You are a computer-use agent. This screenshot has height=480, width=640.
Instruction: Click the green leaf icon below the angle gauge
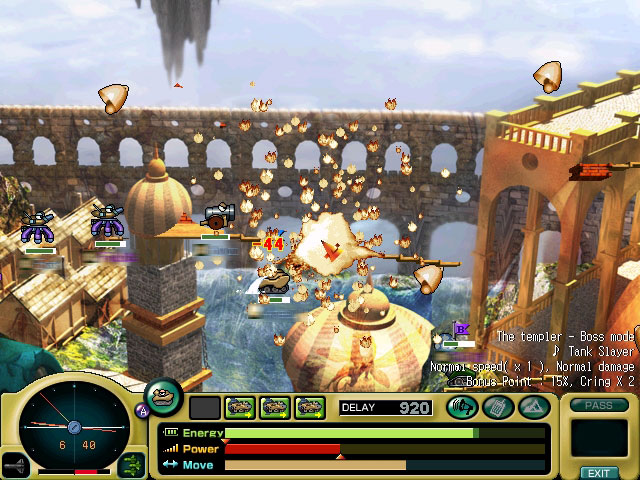(x=131, y=464)
